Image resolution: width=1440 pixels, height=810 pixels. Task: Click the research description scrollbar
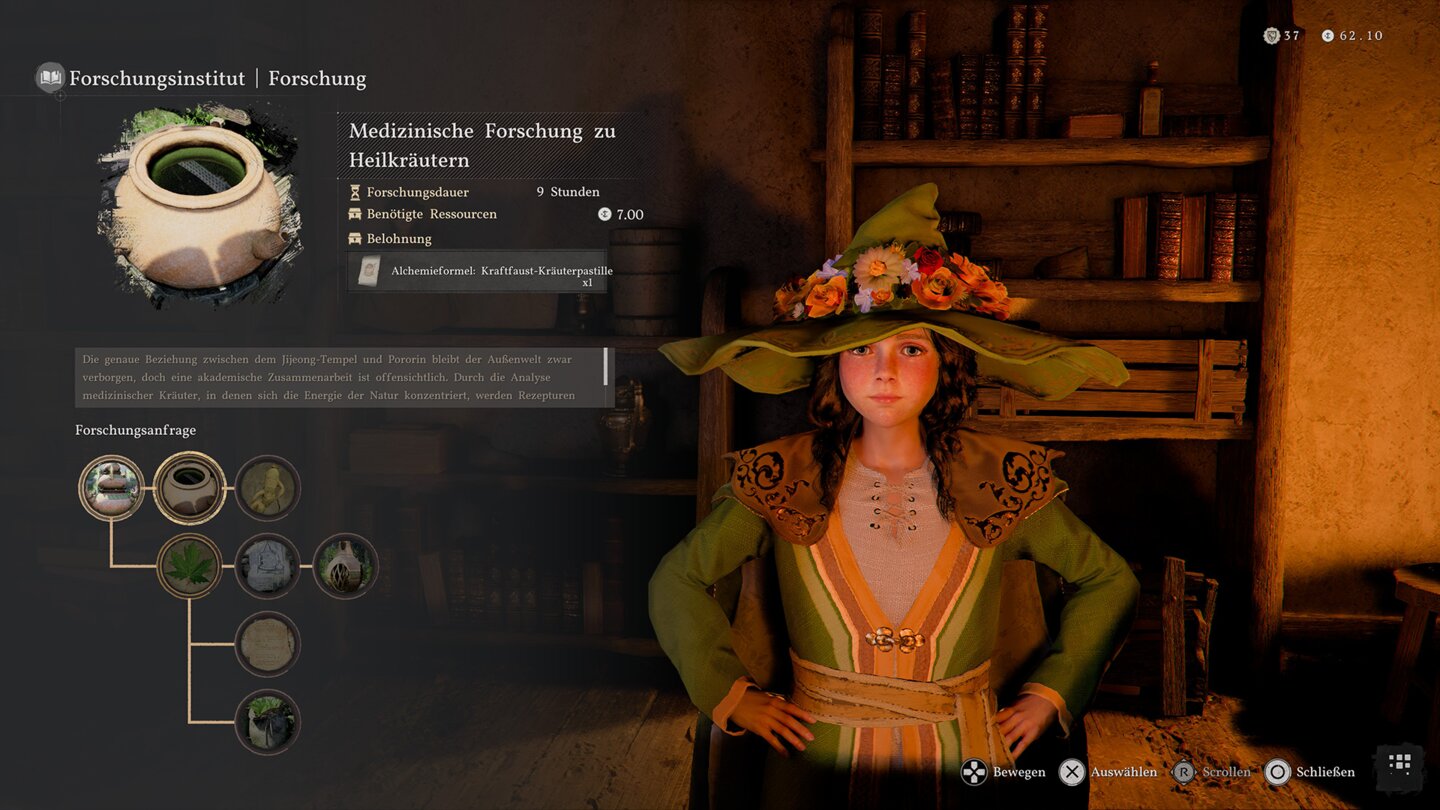click(x=605, y=367)
